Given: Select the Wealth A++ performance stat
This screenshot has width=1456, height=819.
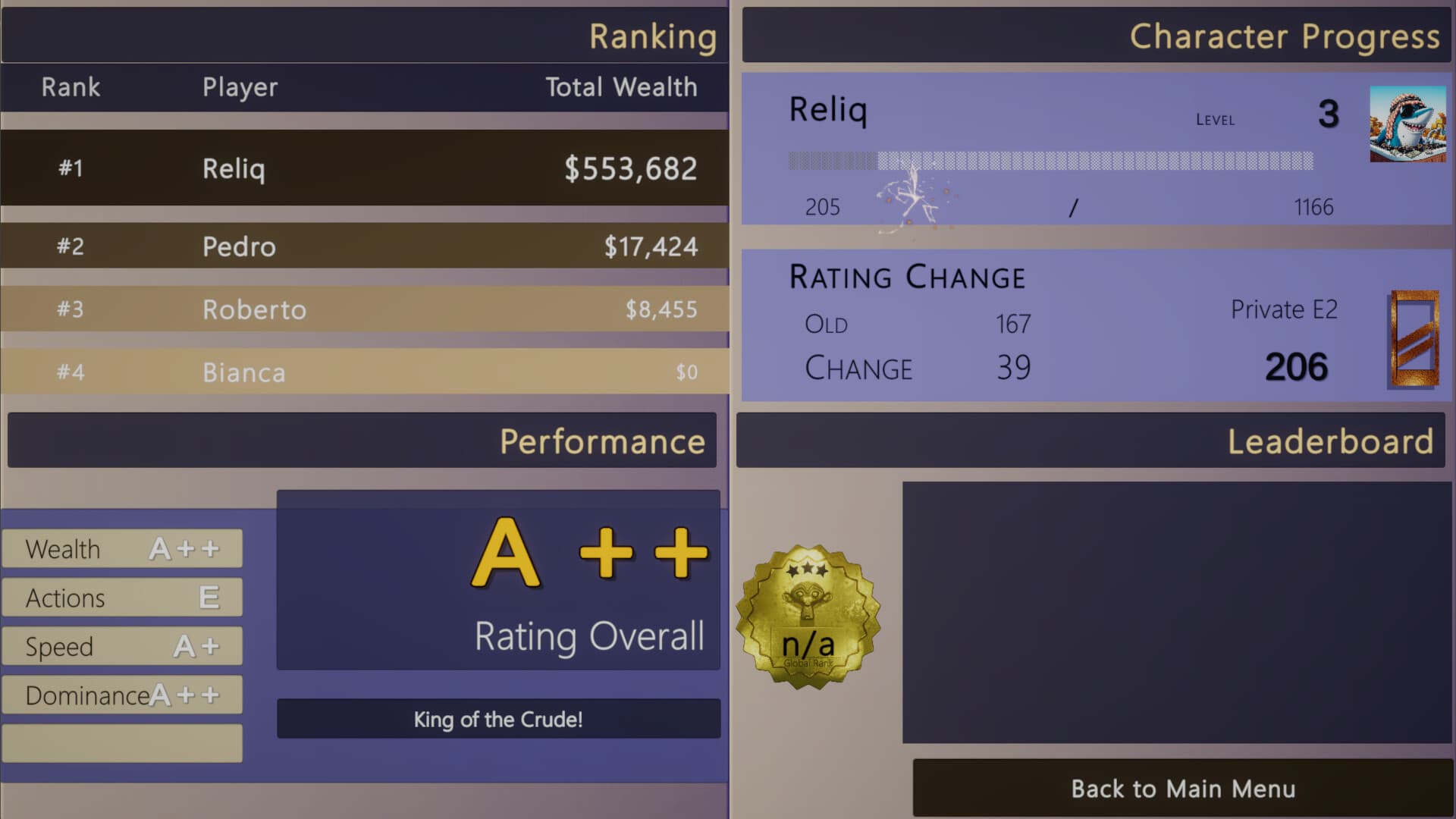Looking at the screenshot, I should point(121,548).
